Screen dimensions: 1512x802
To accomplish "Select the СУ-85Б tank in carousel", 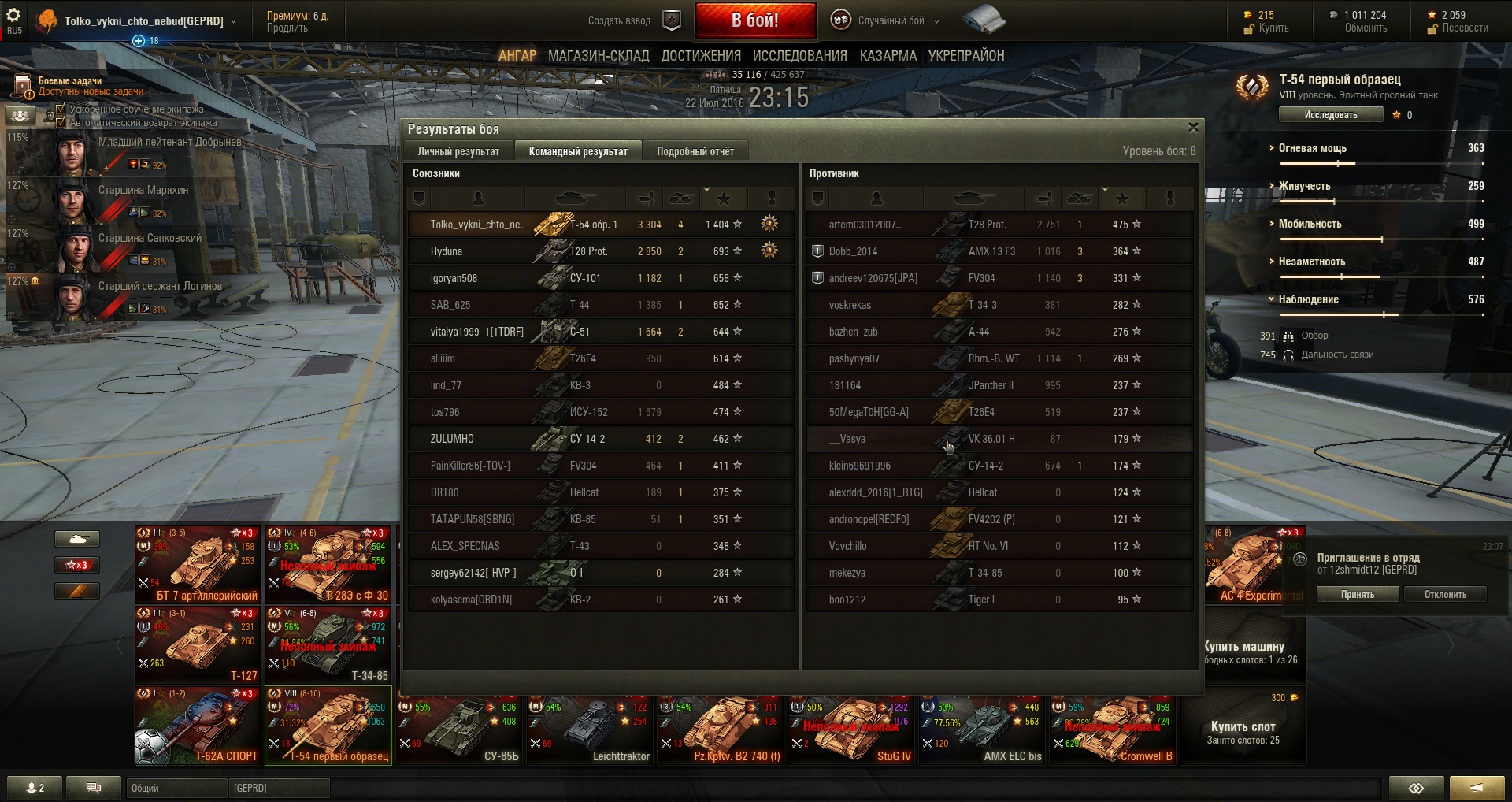I will click(x=458, y=730).
